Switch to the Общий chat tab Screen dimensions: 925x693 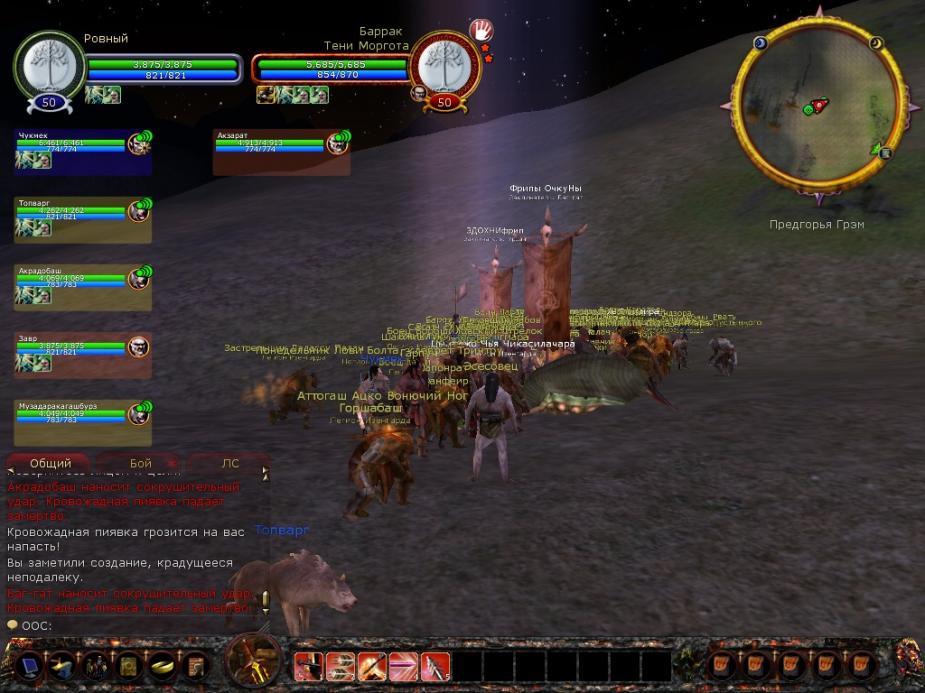[x=50, y=464]
